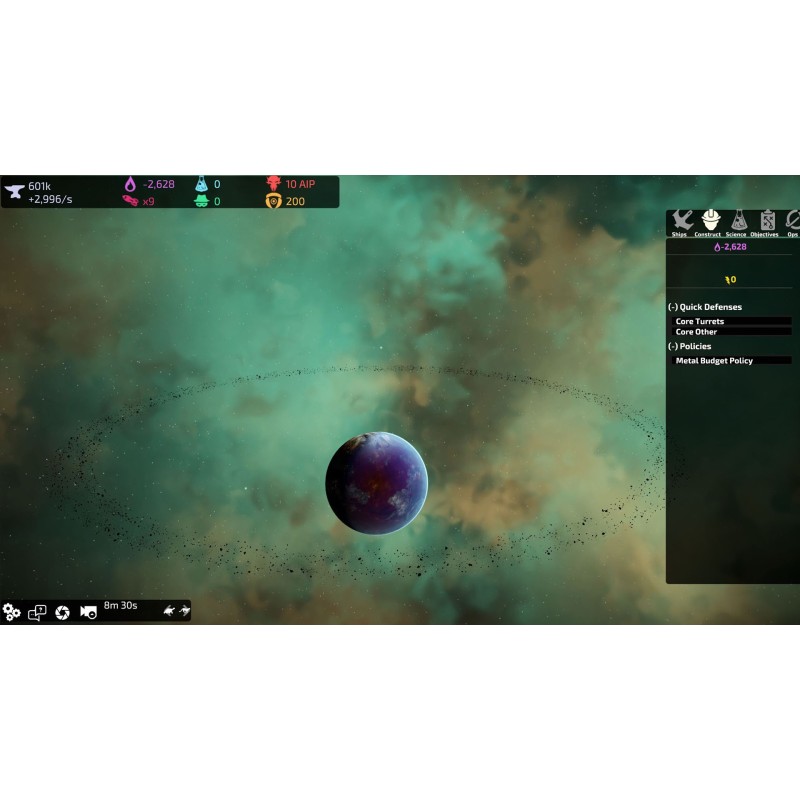The width and height of the screenshot is (800, 800).
Task: Open settings via the gears icon
Action: click(12, 612)
